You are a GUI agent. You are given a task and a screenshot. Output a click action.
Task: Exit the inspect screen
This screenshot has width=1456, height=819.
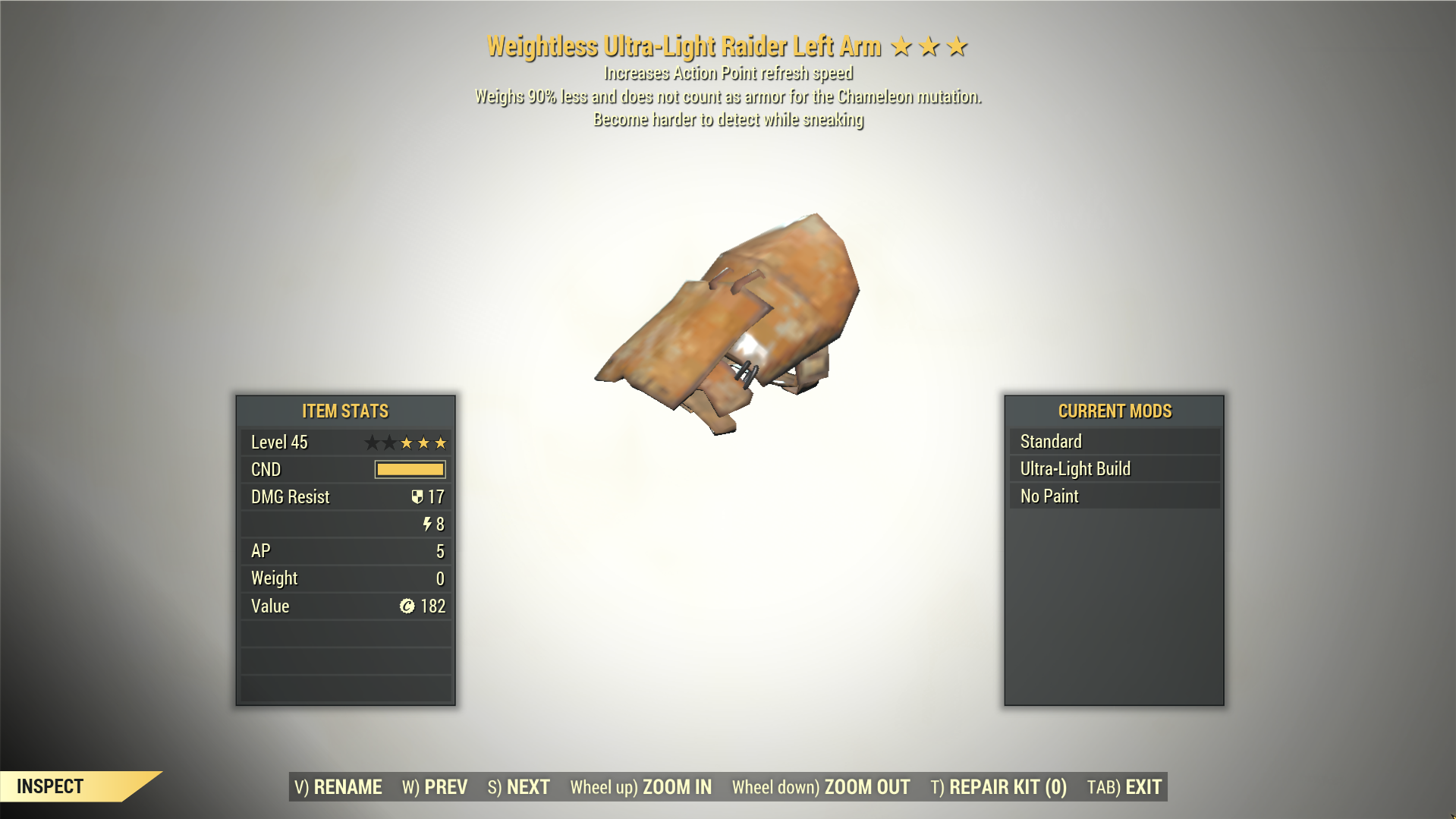click(x=1124, y=787)
